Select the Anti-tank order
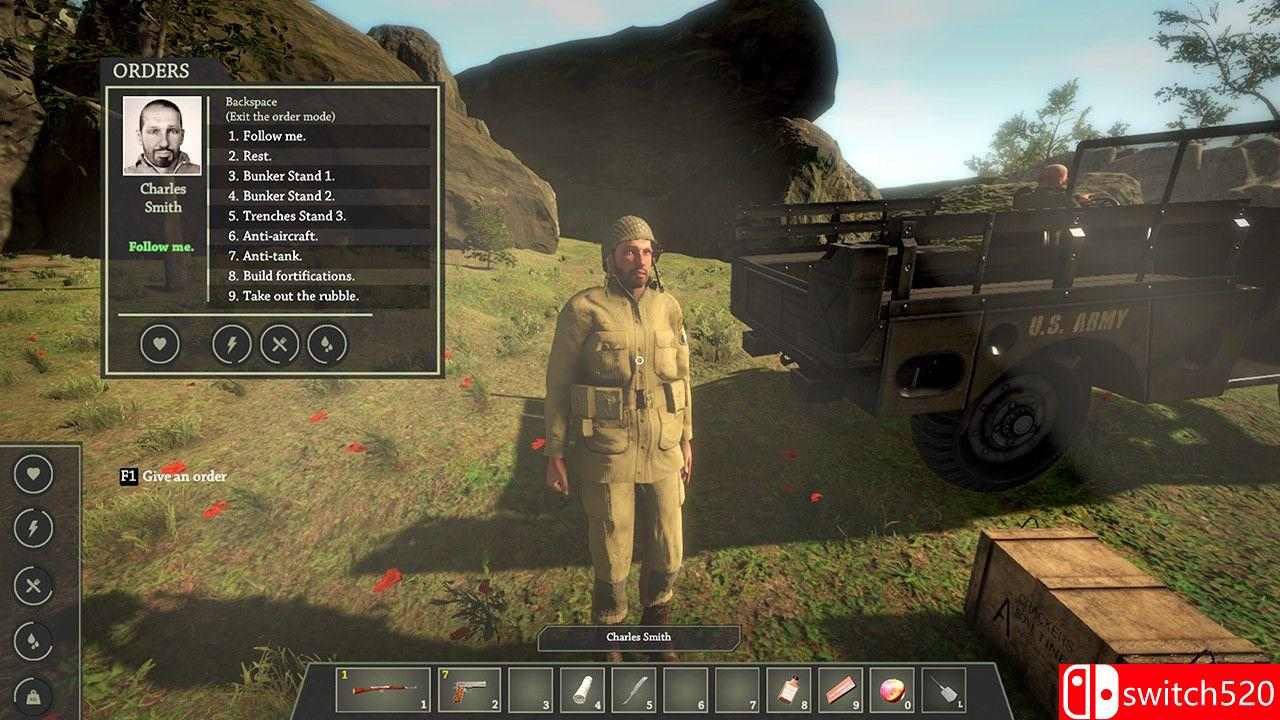1280x720 pixels. (x=265, y=256)
